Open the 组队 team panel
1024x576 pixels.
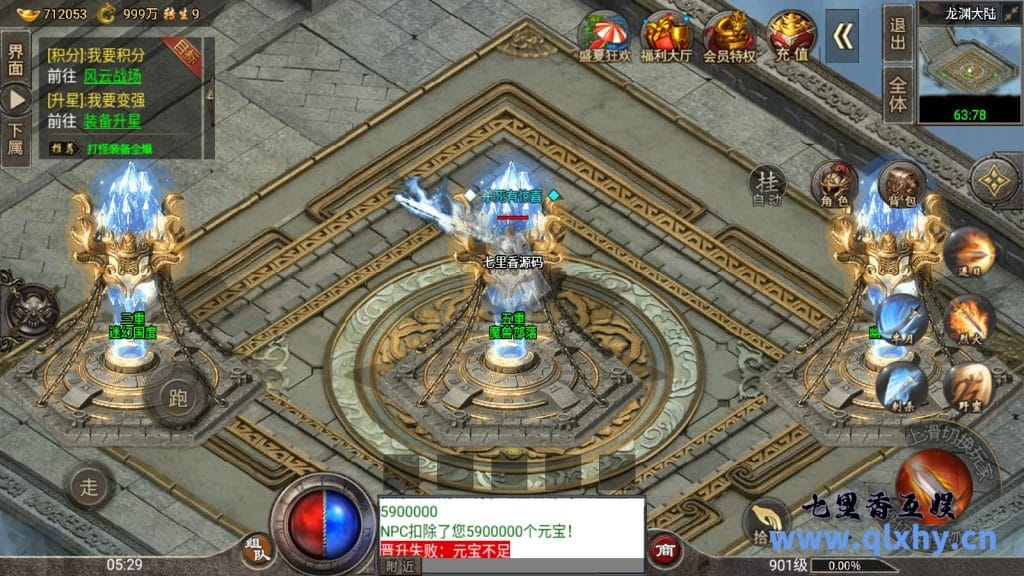[x=256, y=549]
